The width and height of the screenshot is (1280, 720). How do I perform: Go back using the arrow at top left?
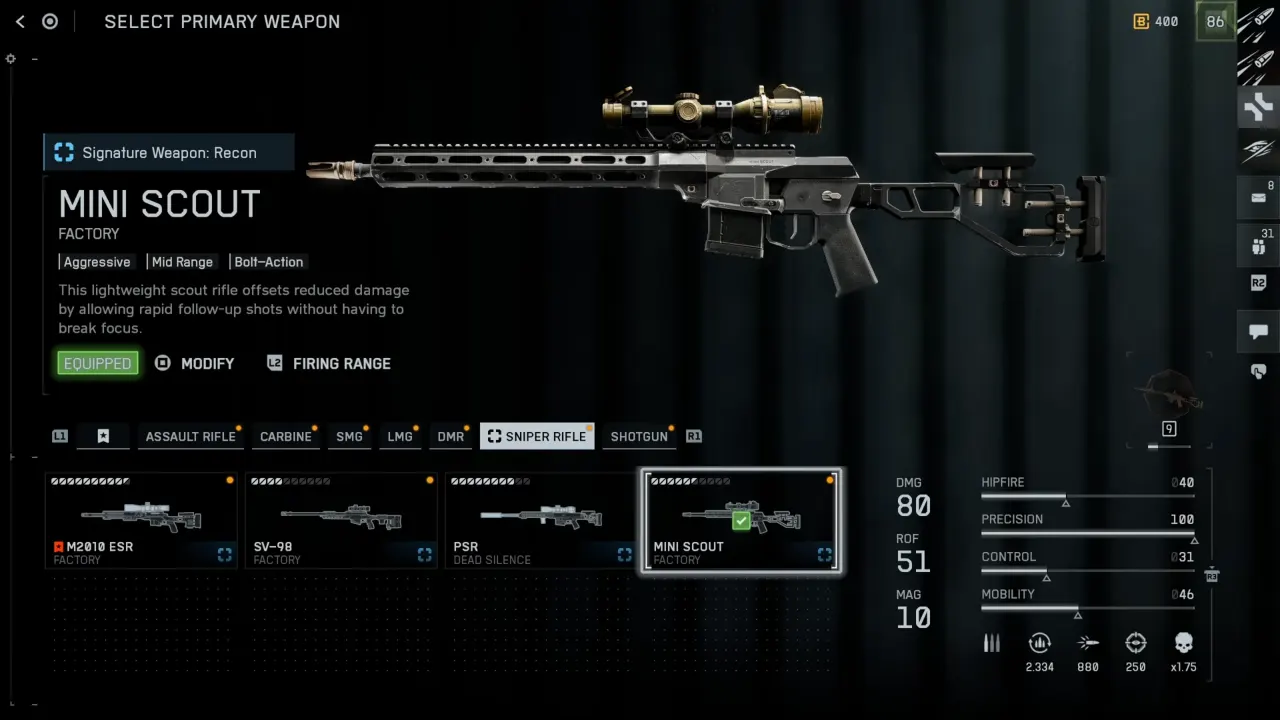(20, 21)
